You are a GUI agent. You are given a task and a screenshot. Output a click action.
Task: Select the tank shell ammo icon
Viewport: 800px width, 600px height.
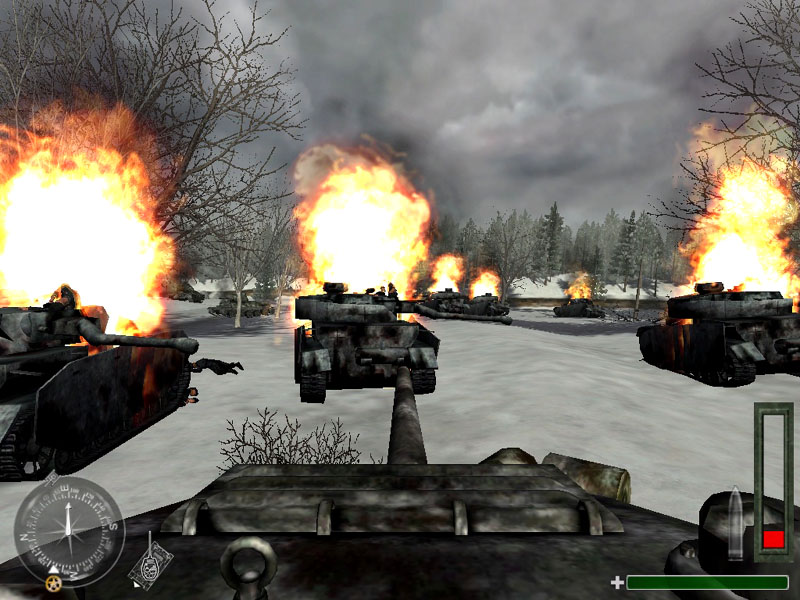pyautogui.click(x=736, y=521)
